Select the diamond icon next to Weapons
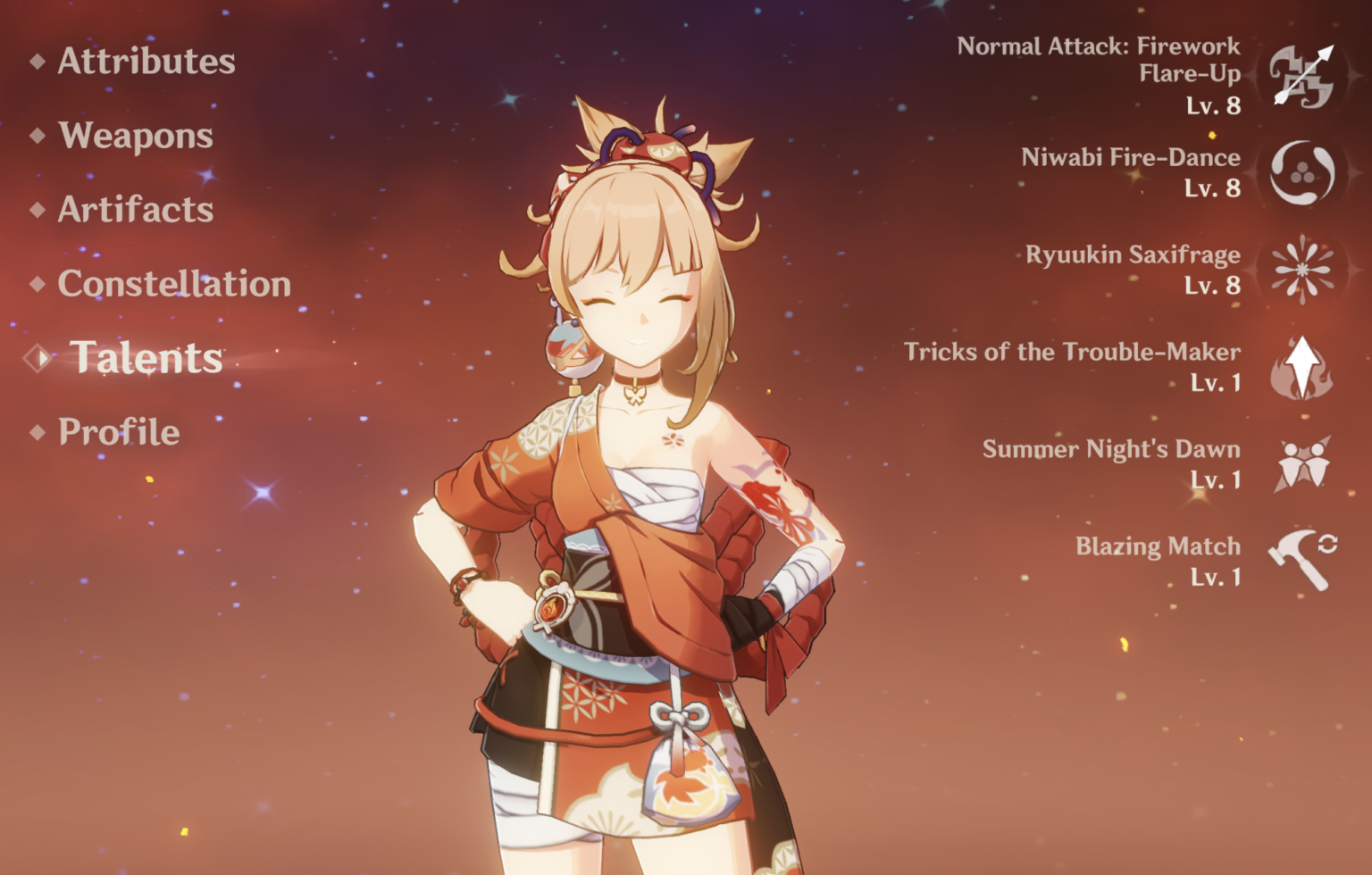 38,136
